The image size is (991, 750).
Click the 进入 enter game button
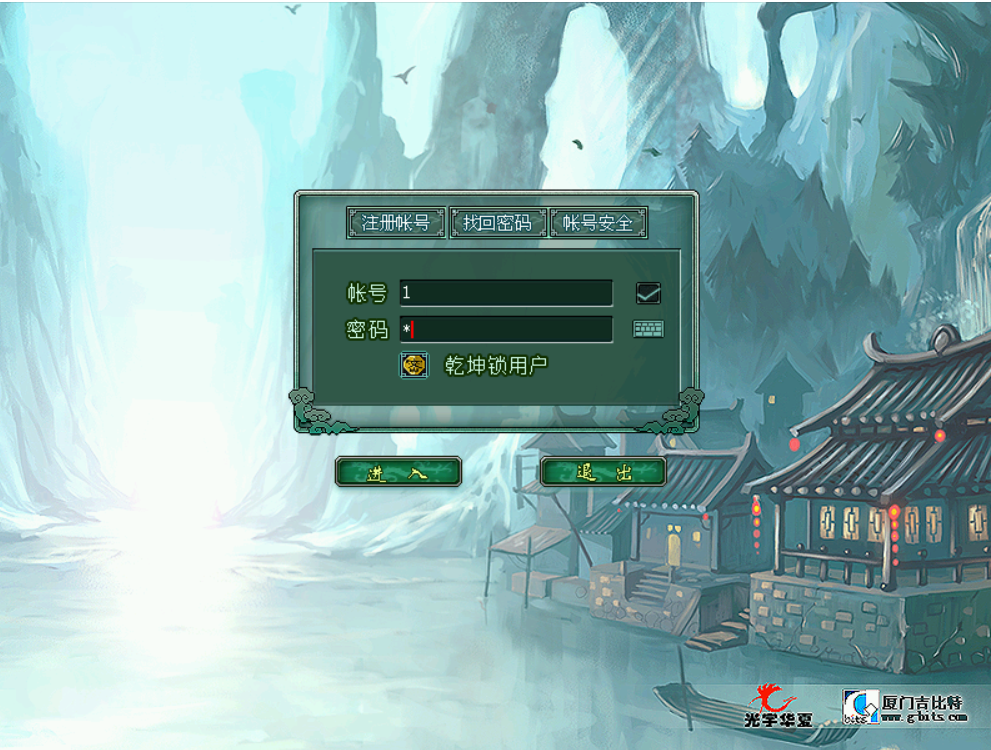pyautogui.click(x=398, y=472)
